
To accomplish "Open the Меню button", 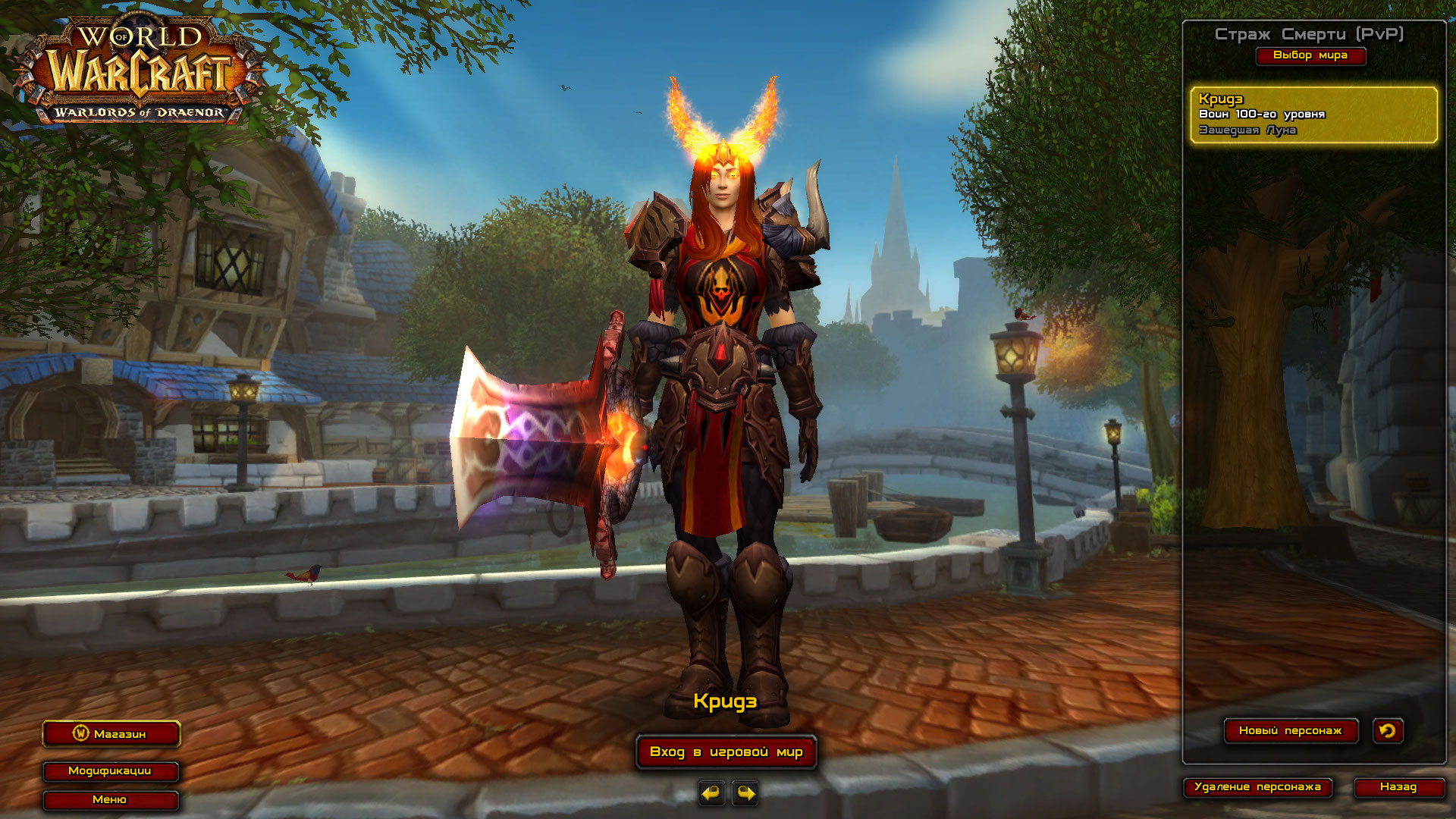I will 110,800.
